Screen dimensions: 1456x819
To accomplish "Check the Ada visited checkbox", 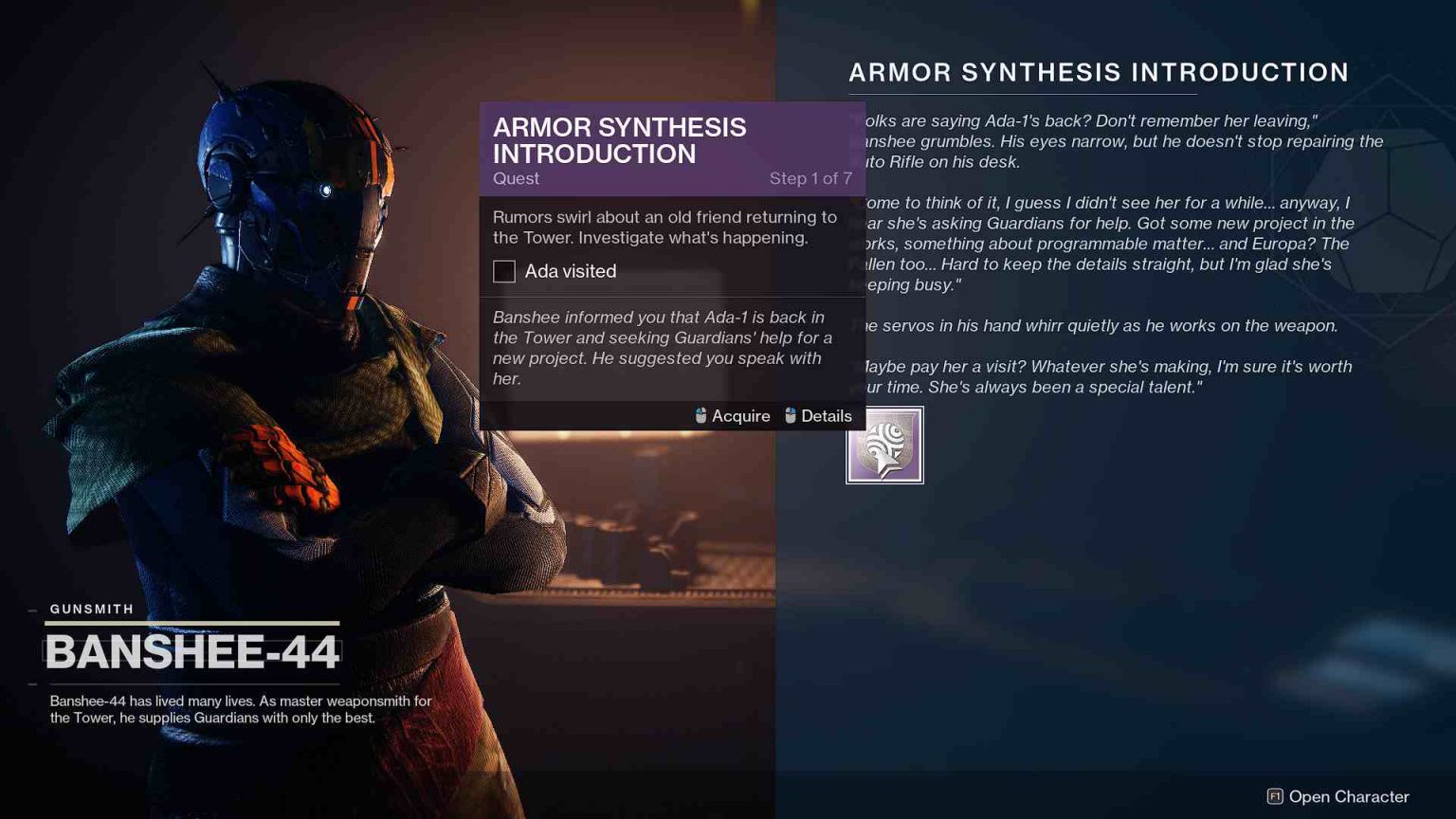I will coord(503,271).
